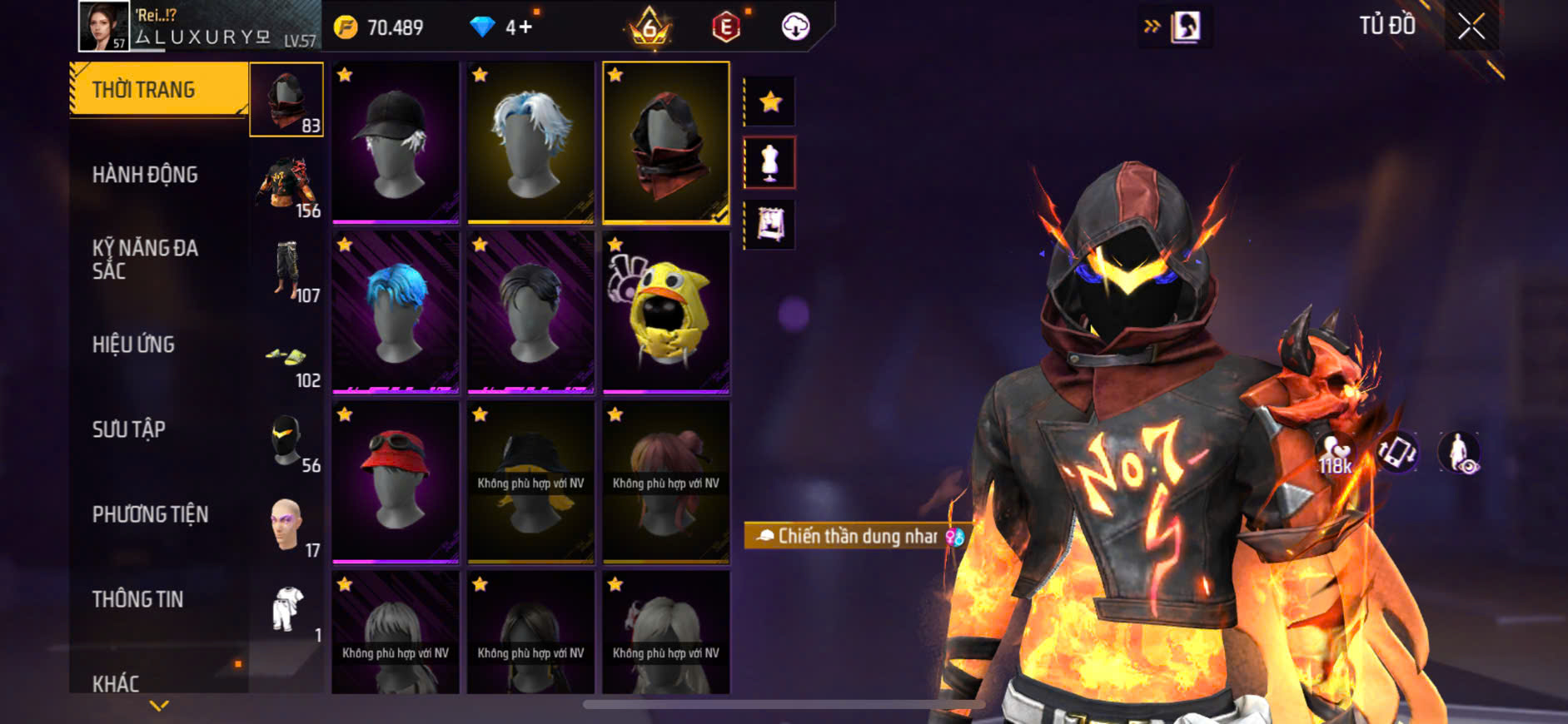Choose the red bucket hat with goggles
The height and width of the screenshot is (724, 1568).
point(396,482)
